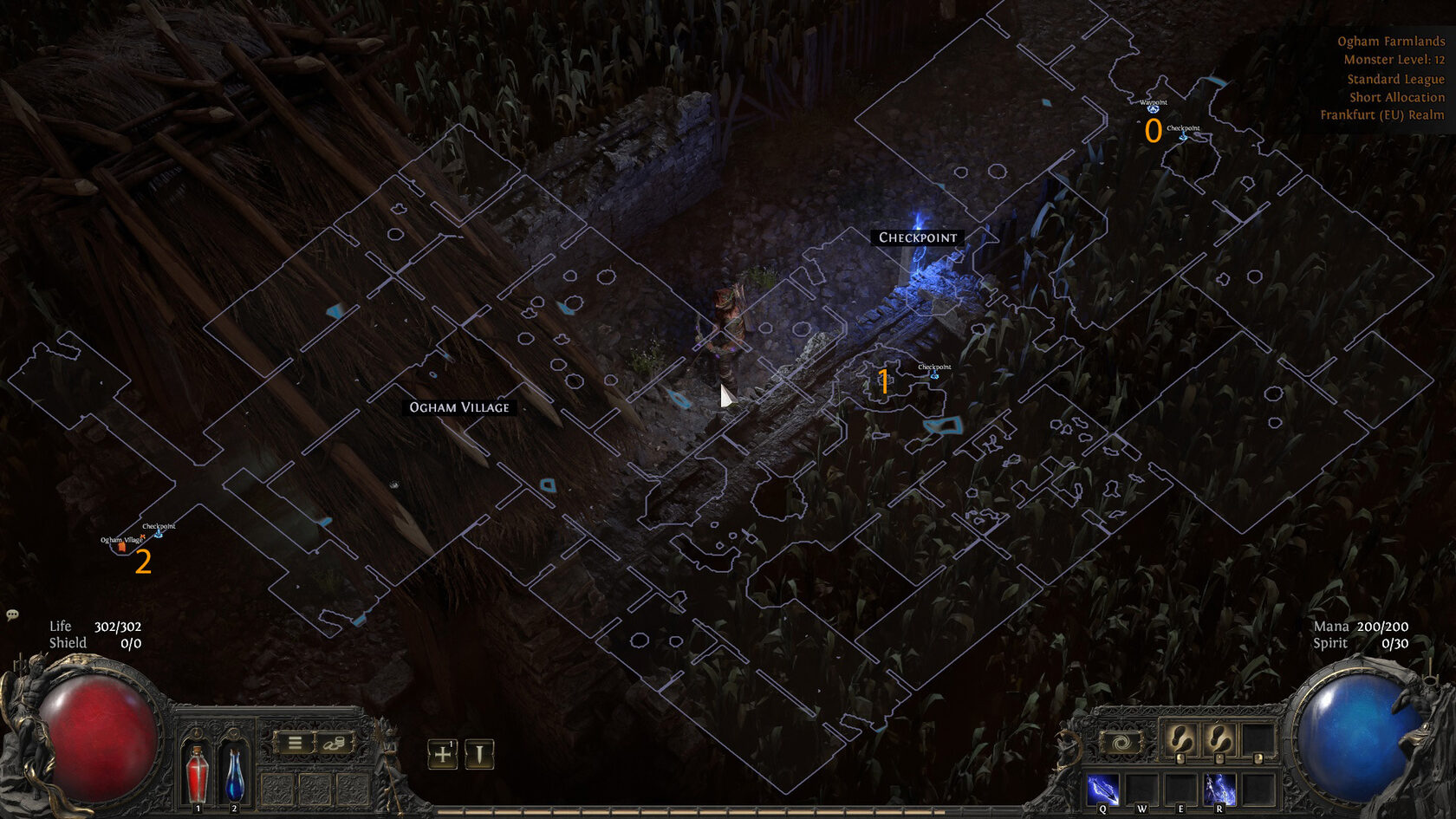Use the blue mana flask
1456x819 pixels.
click(x=234, y=773)
